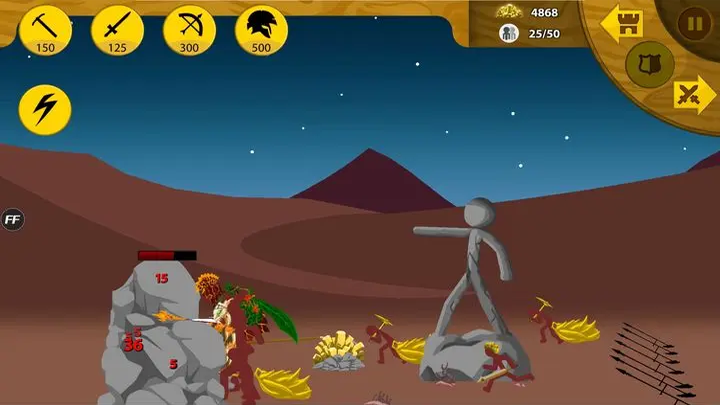Order attack with the crossed swords arrow
This screenshot has width=720, height=405.
(692, 96)
